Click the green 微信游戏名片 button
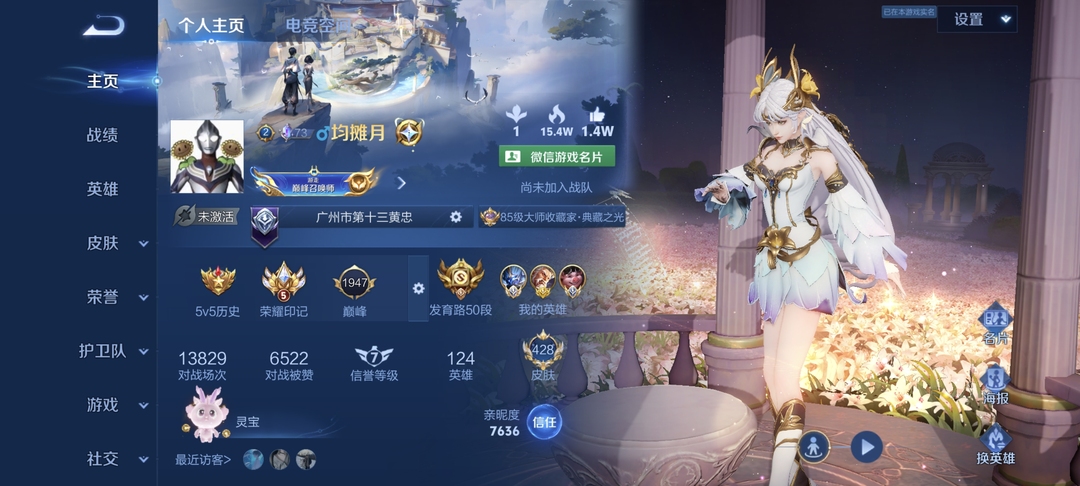The image size is (1080, 486). (x=556, y=156)
